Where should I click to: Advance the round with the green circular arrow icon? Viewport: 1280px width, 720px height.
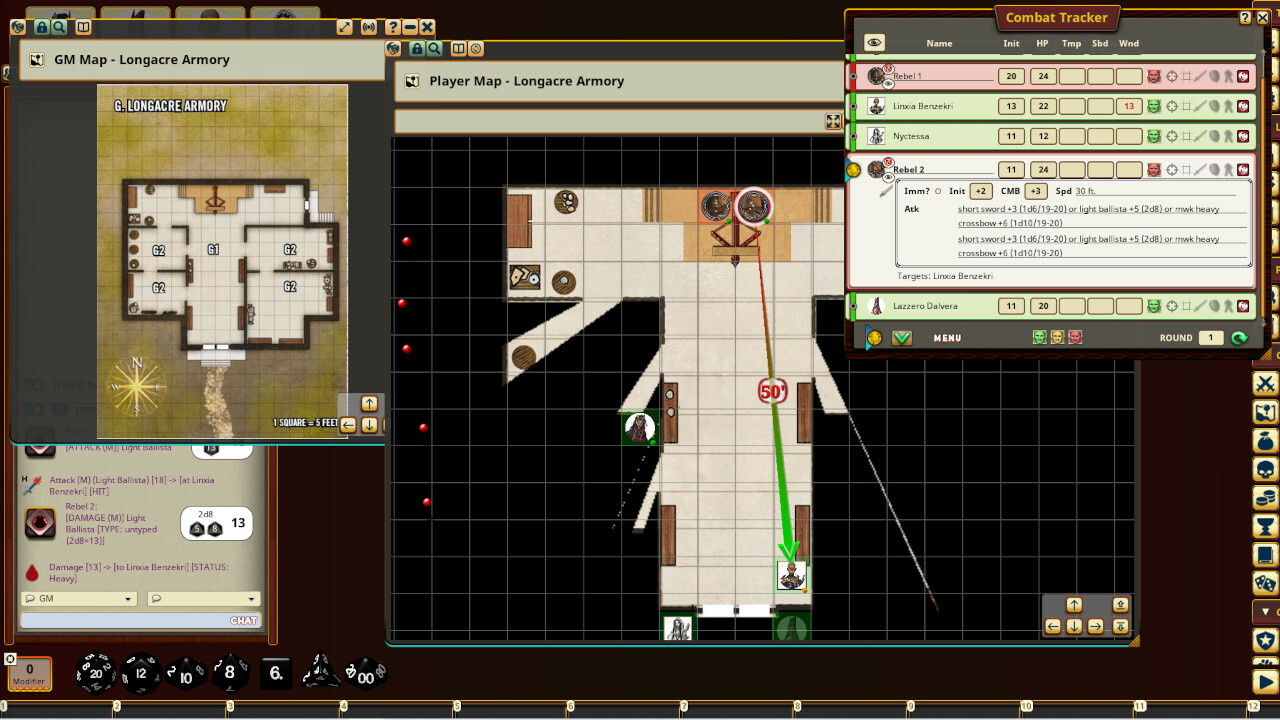coord(1242,337)
